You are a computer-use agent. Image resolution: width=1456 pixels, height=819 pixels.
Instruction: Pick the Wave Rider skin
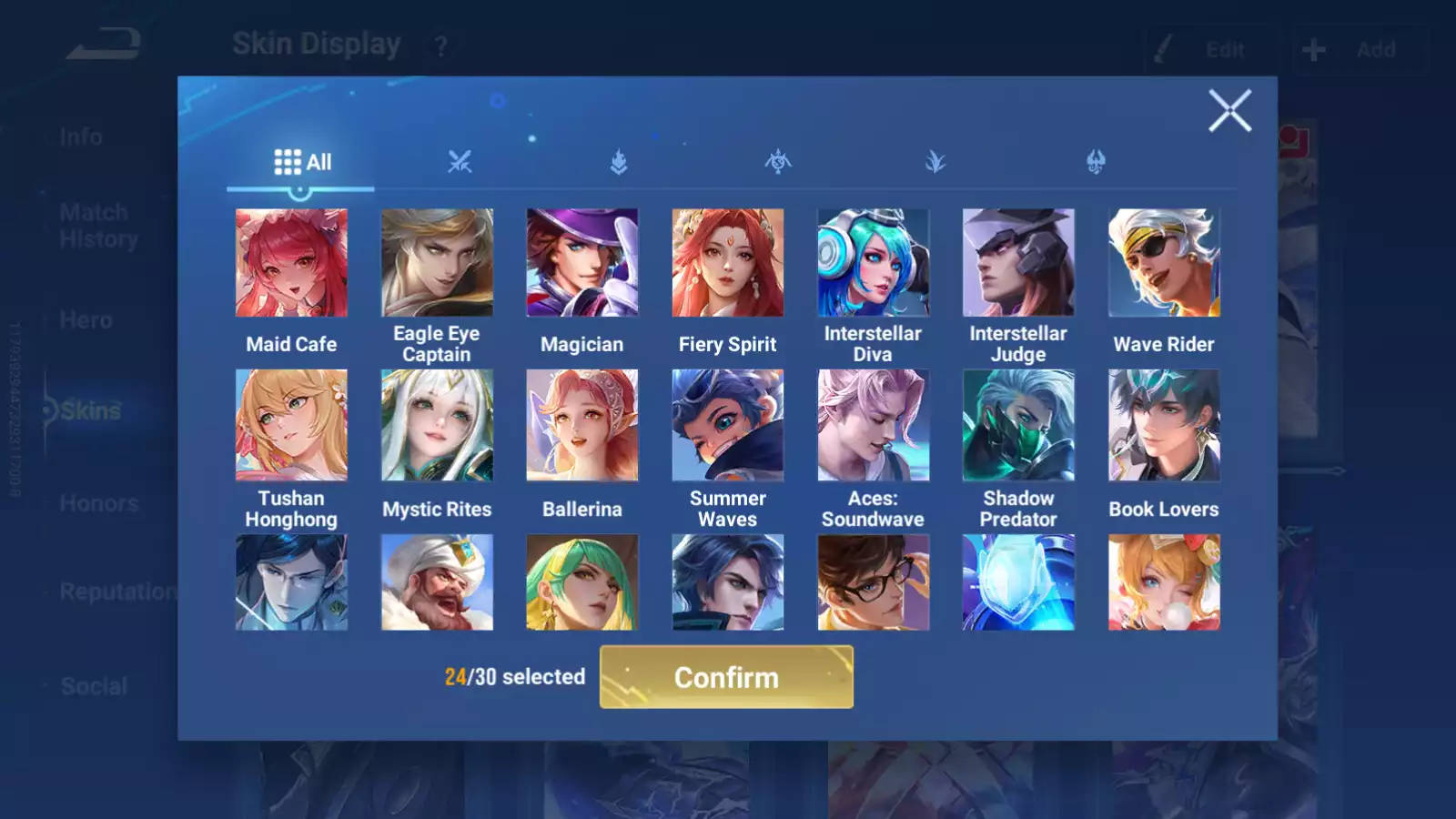[1164, 263]
